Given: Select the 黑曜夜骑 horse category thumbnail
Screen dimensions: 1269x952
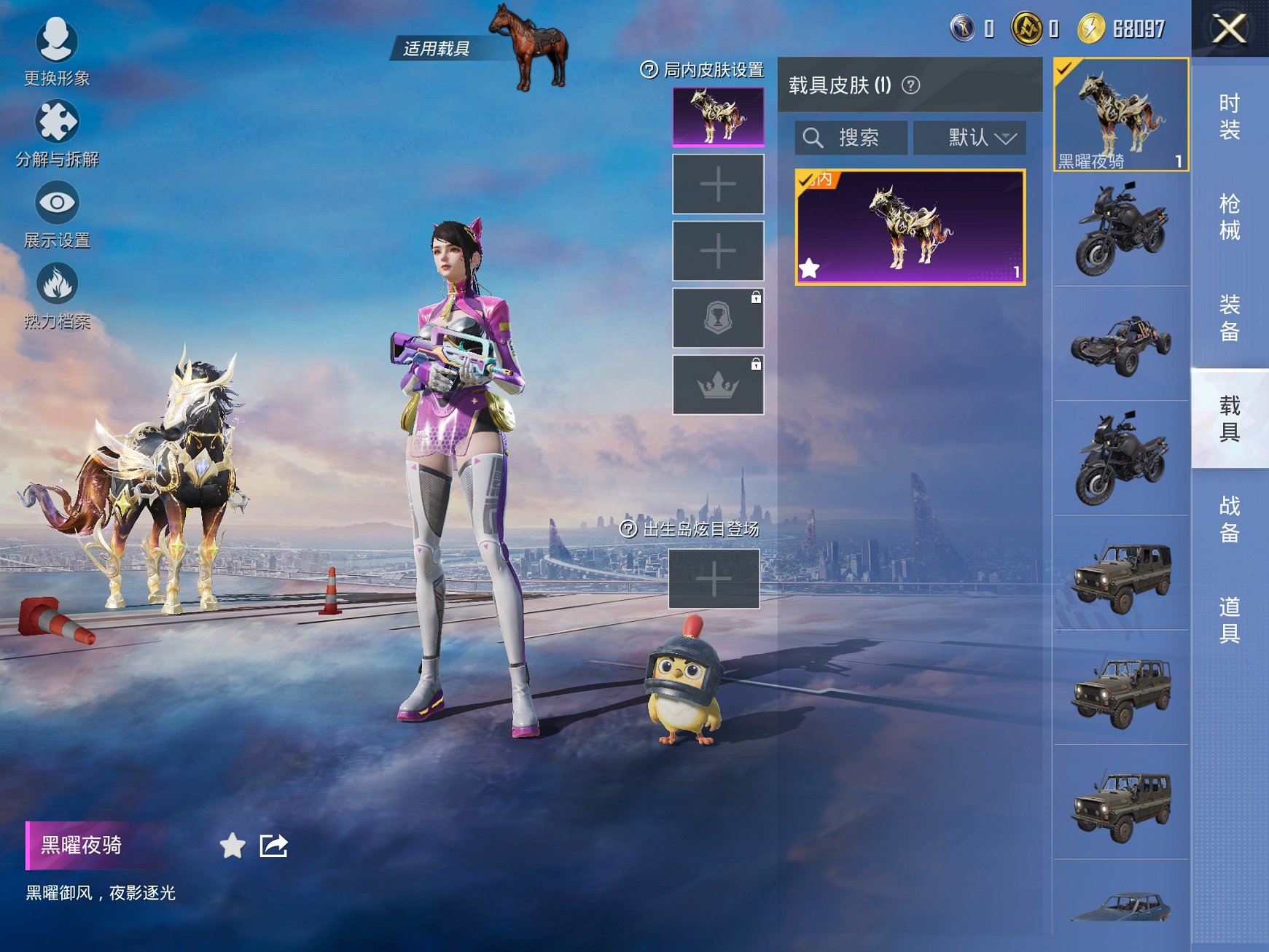Looking at the screenshot, I should pos(1120,115).
